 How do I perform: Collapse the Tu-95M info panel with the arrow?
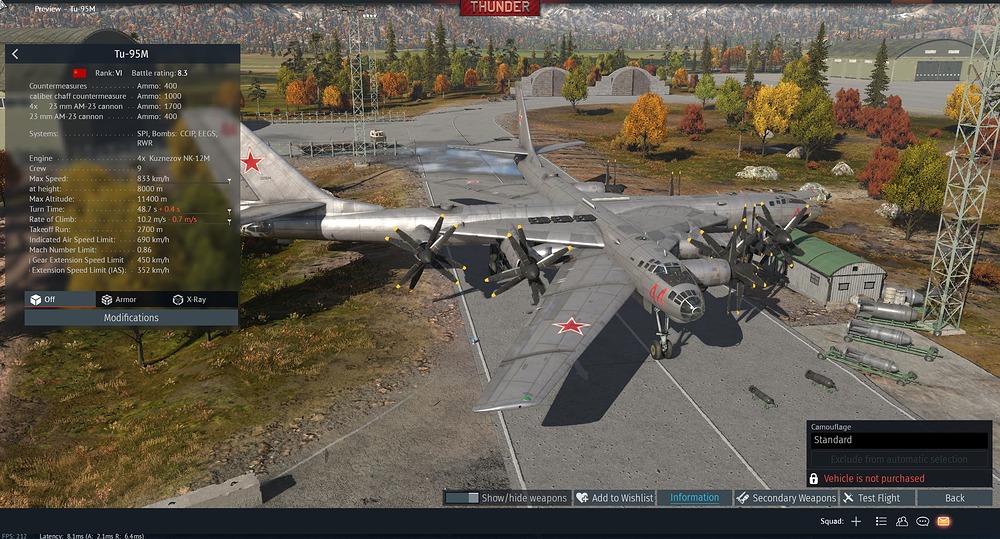point(15,54)
